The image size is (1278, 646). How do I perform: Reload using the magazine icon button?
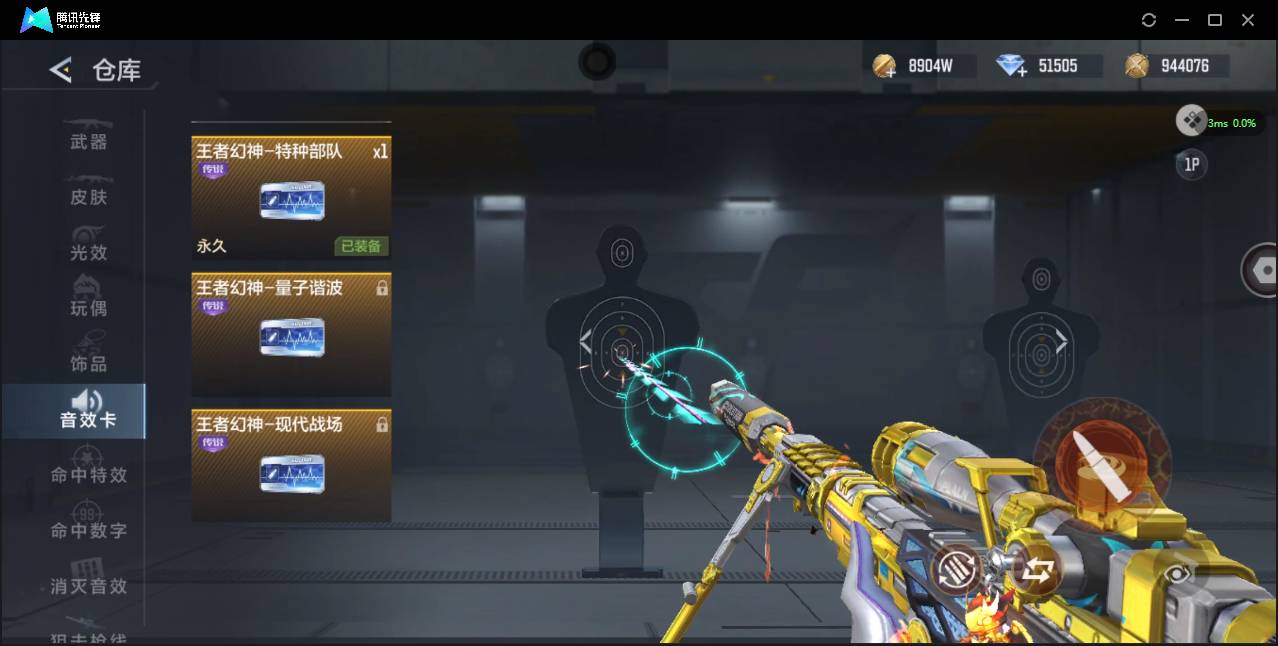point(955,571)
